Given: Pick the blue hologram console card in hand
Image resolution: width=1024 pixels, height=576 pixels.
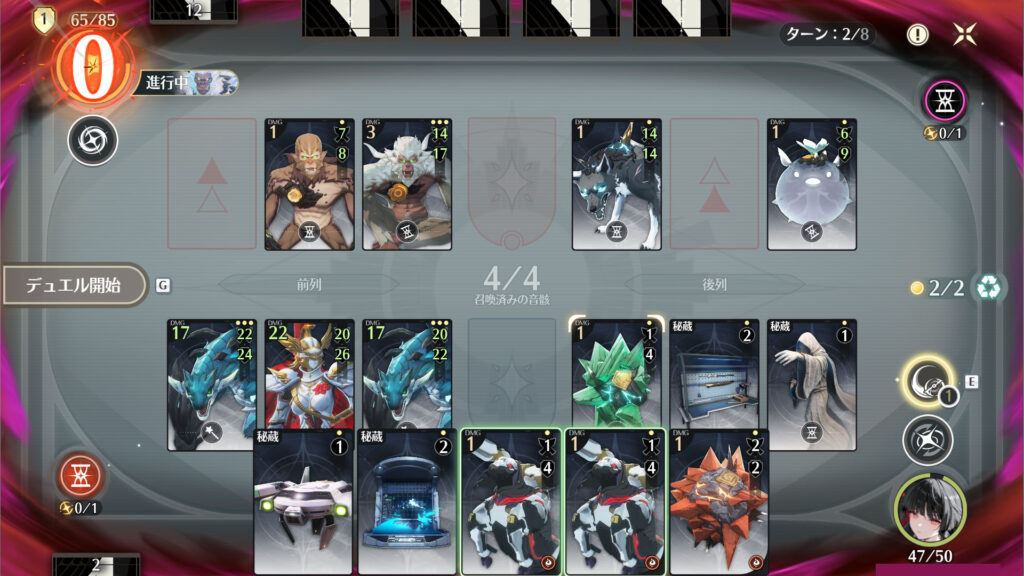Looking at the screenshot, I should click(407, 502).
